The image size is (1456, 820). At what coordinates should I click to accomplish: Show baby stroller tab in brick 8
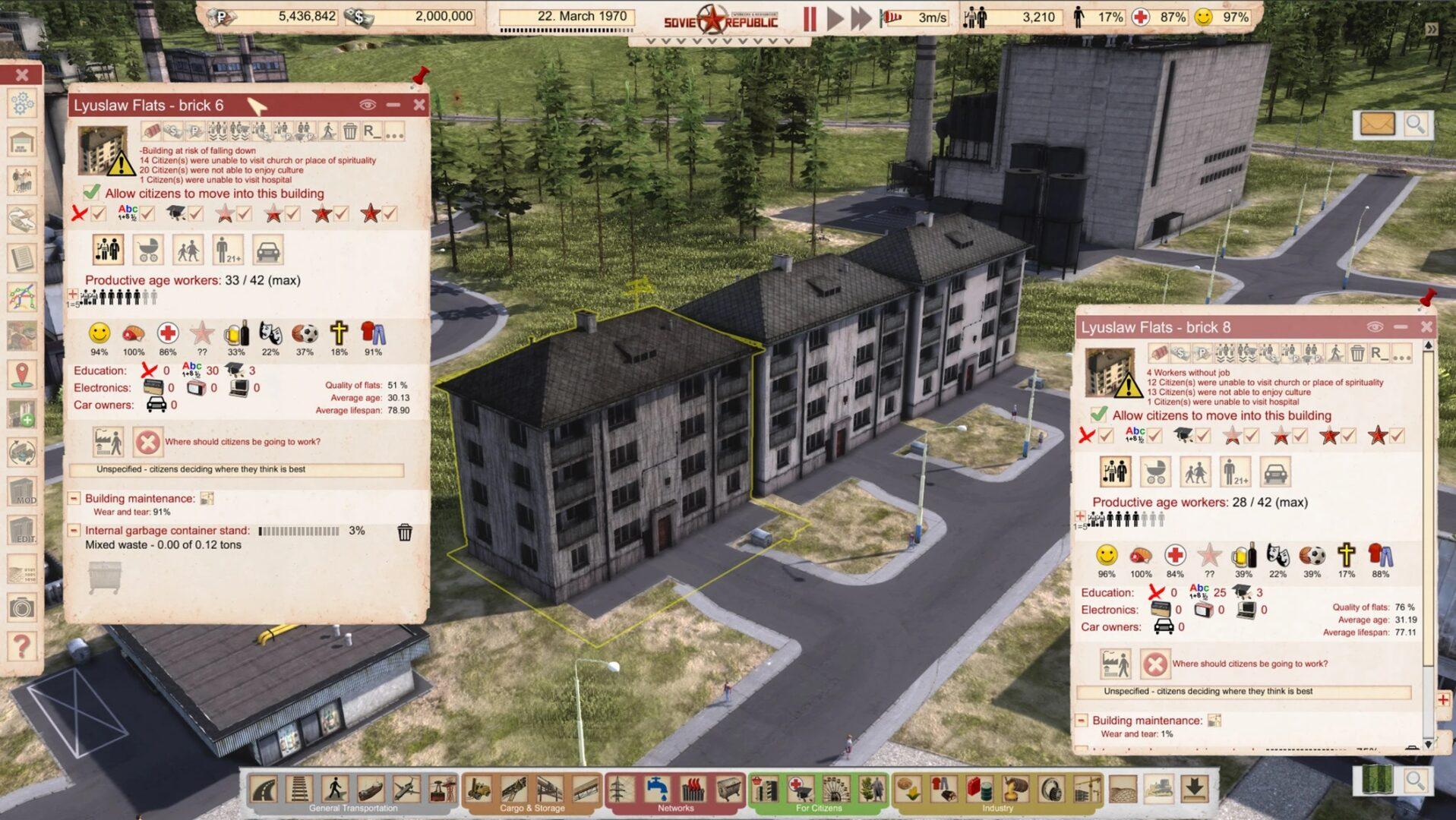tap(1155, 472)
